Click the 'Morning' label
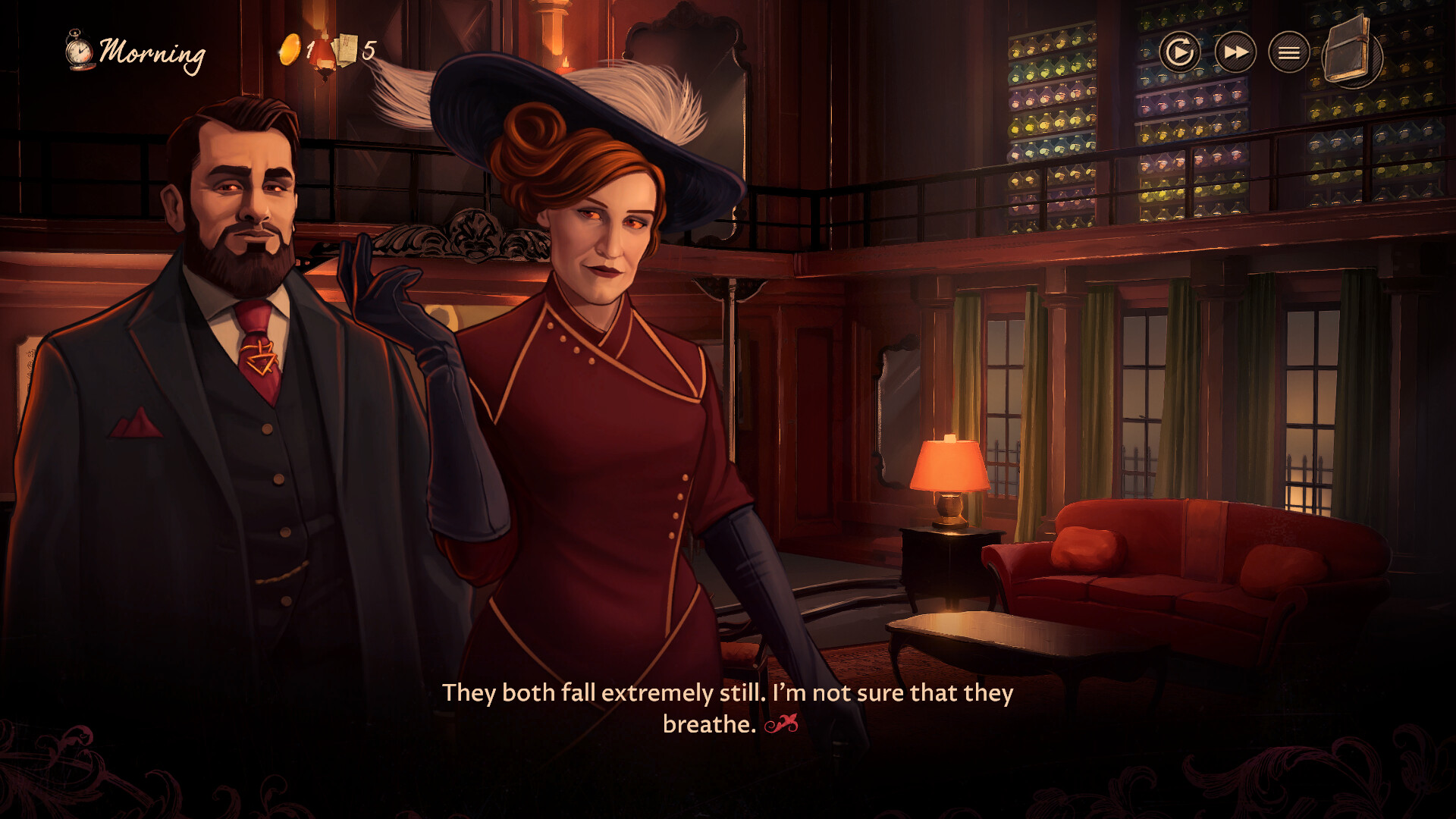The height and width of the screenshot is (819, 1456). pyautogui.click(x=154, y=52)
